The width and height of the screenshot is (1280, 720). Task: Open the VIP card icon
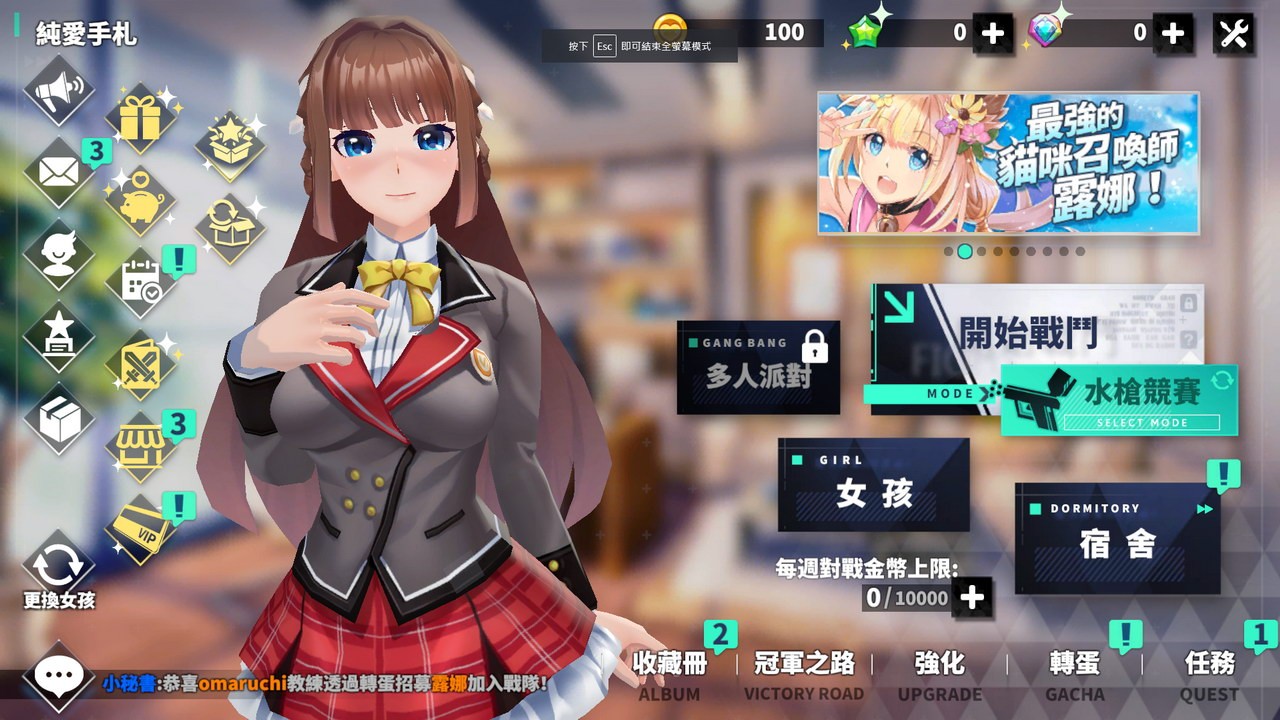[x=140, y=528]
